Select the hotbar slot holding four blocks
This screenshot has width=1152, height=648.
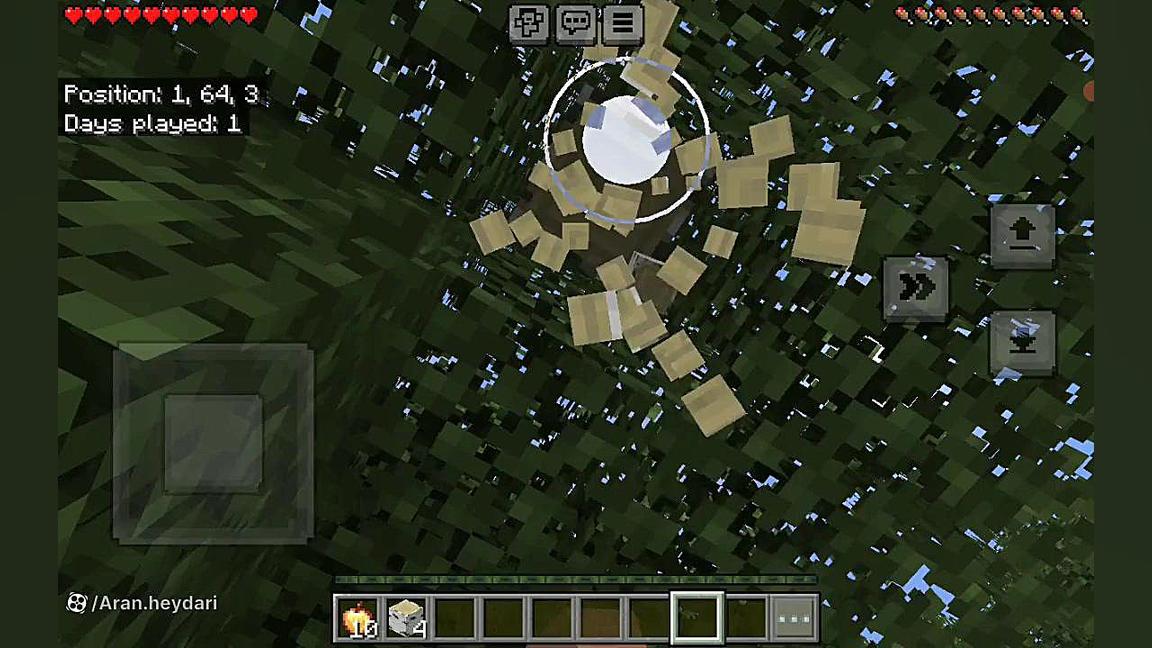[407, 617]
